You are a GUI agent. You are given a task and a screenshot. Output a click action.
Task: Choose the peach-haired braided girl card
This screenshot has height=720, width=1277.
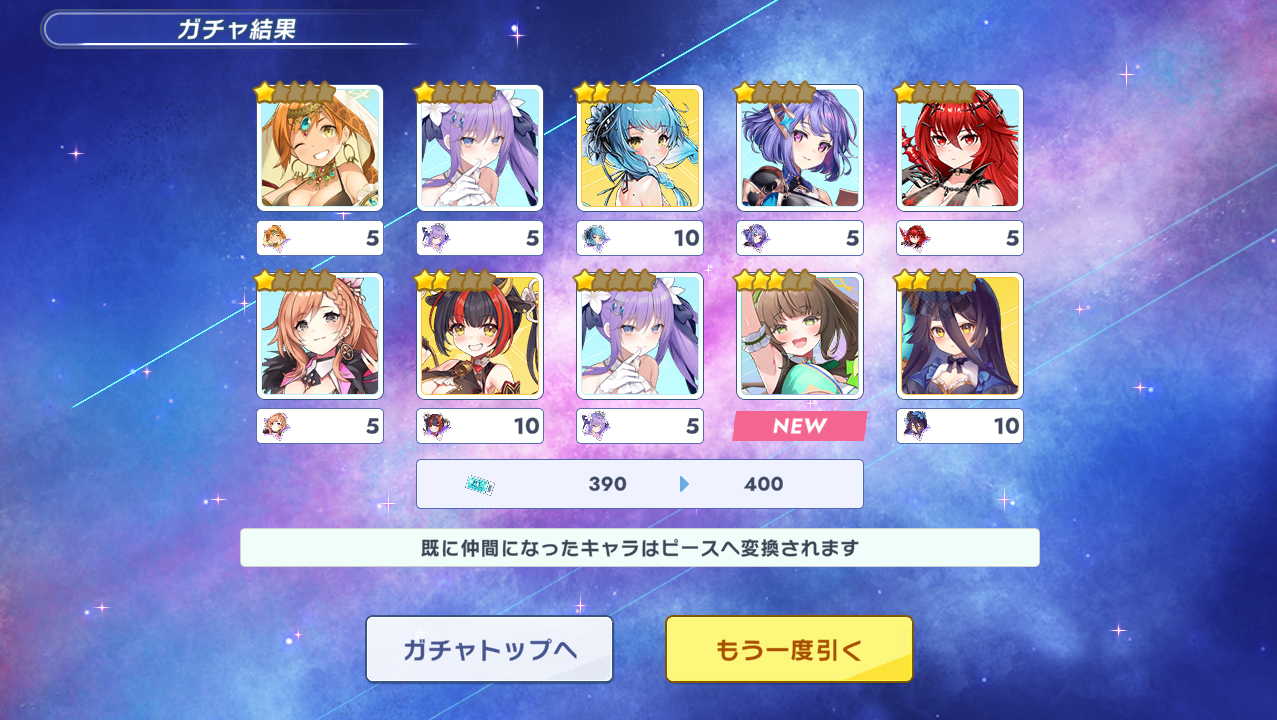click(x=320, y=336)
